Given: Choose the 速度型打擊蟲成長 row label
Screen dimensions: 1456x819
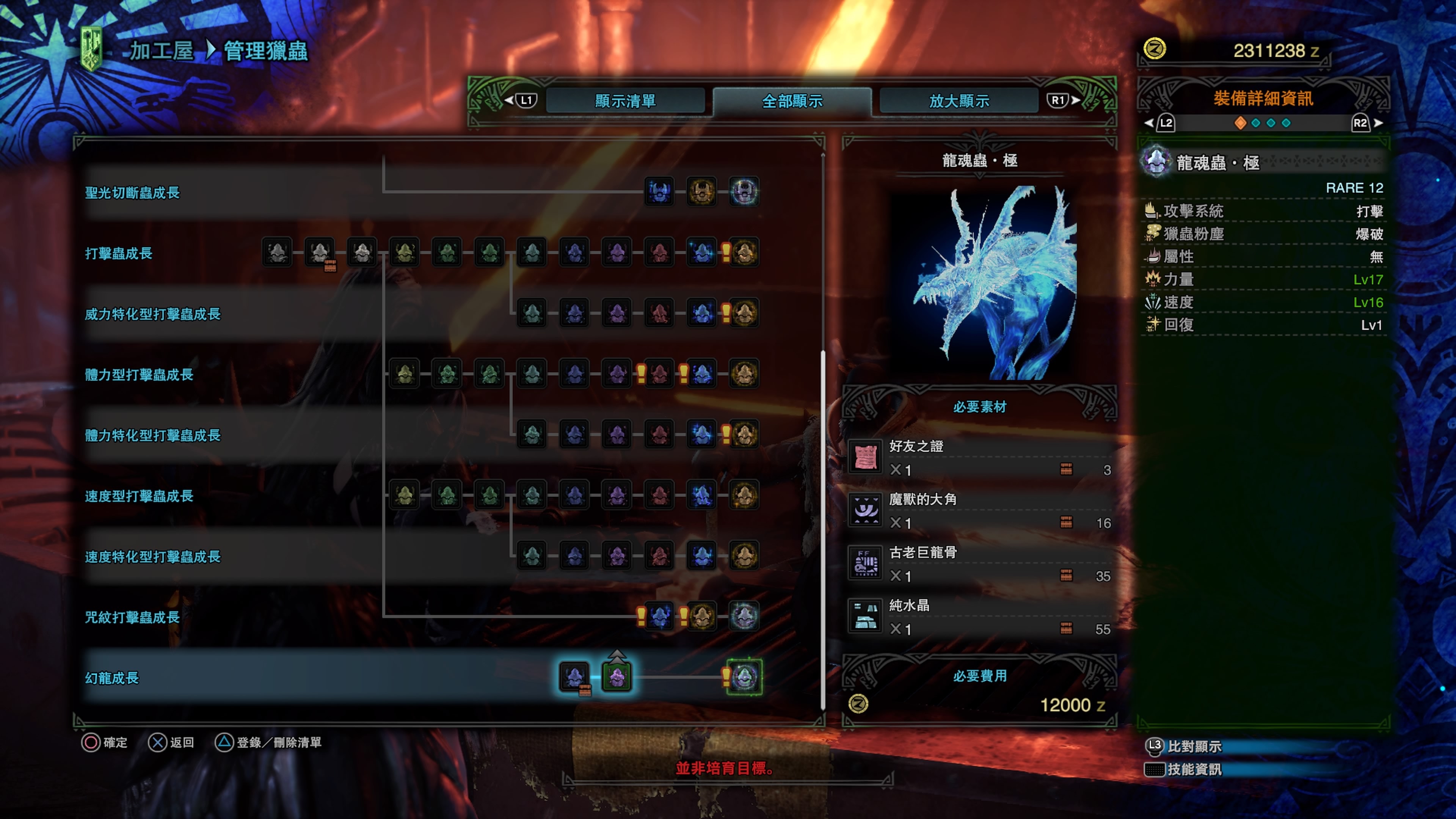Looking at the screenshot, I should point(139,496).
